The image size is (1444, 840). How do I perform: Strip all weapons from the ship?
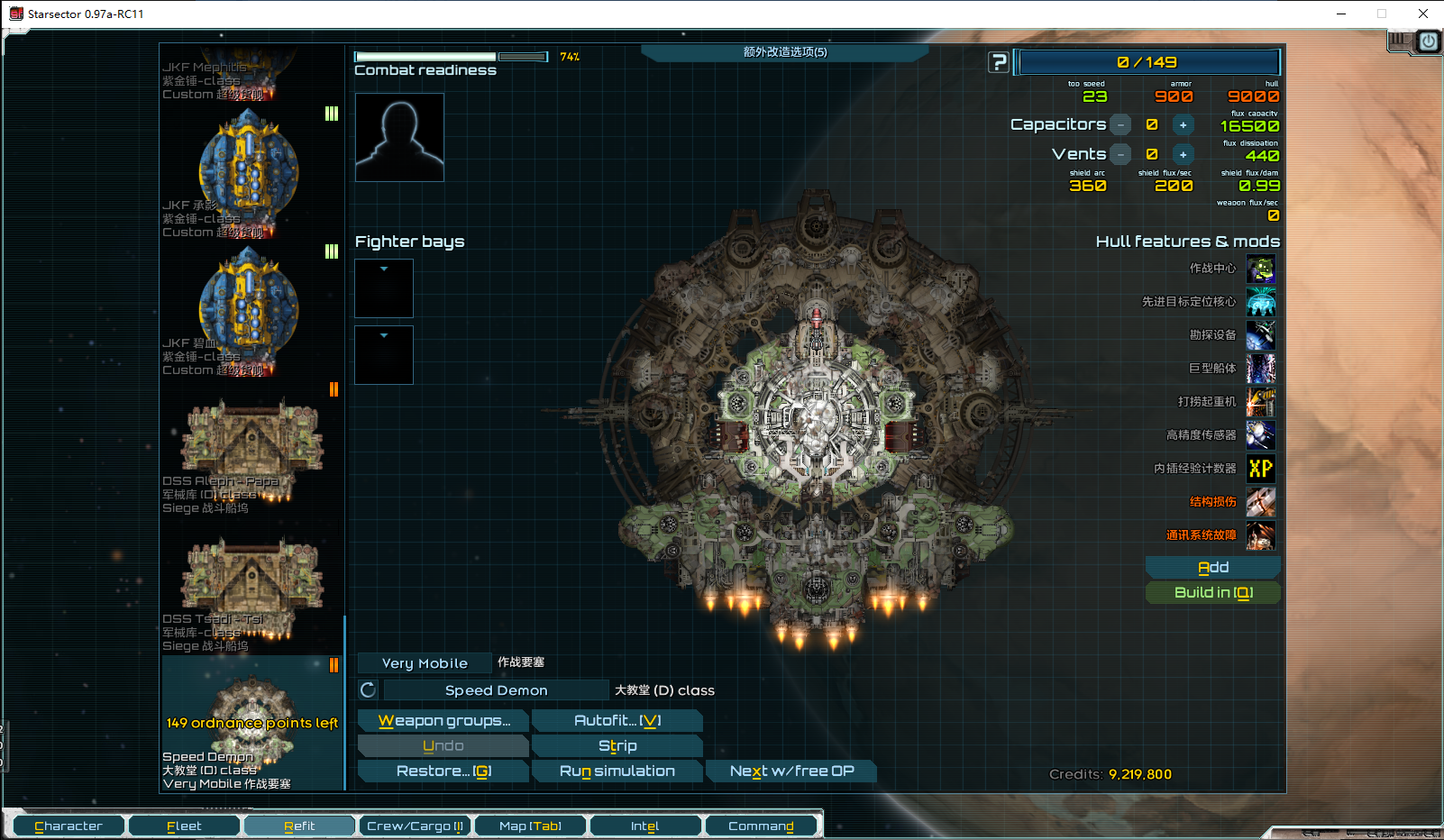coord(617,746)
